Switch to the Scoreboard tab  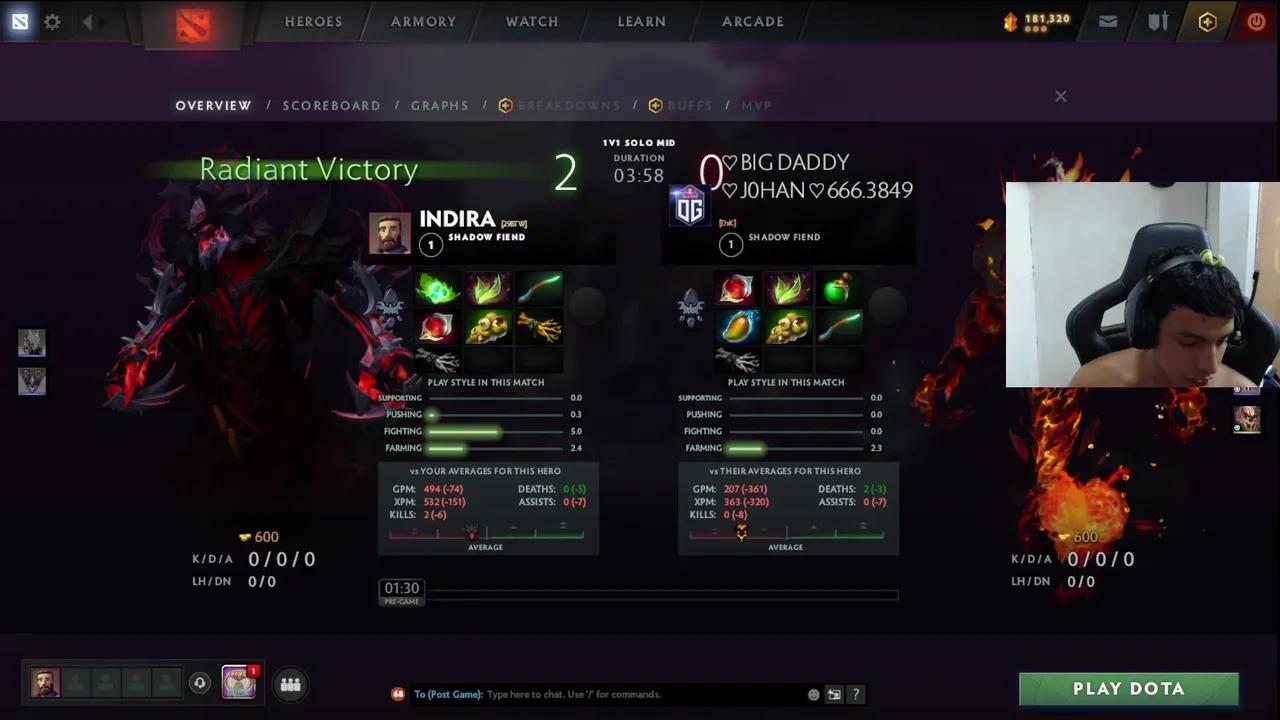point(331,105)
